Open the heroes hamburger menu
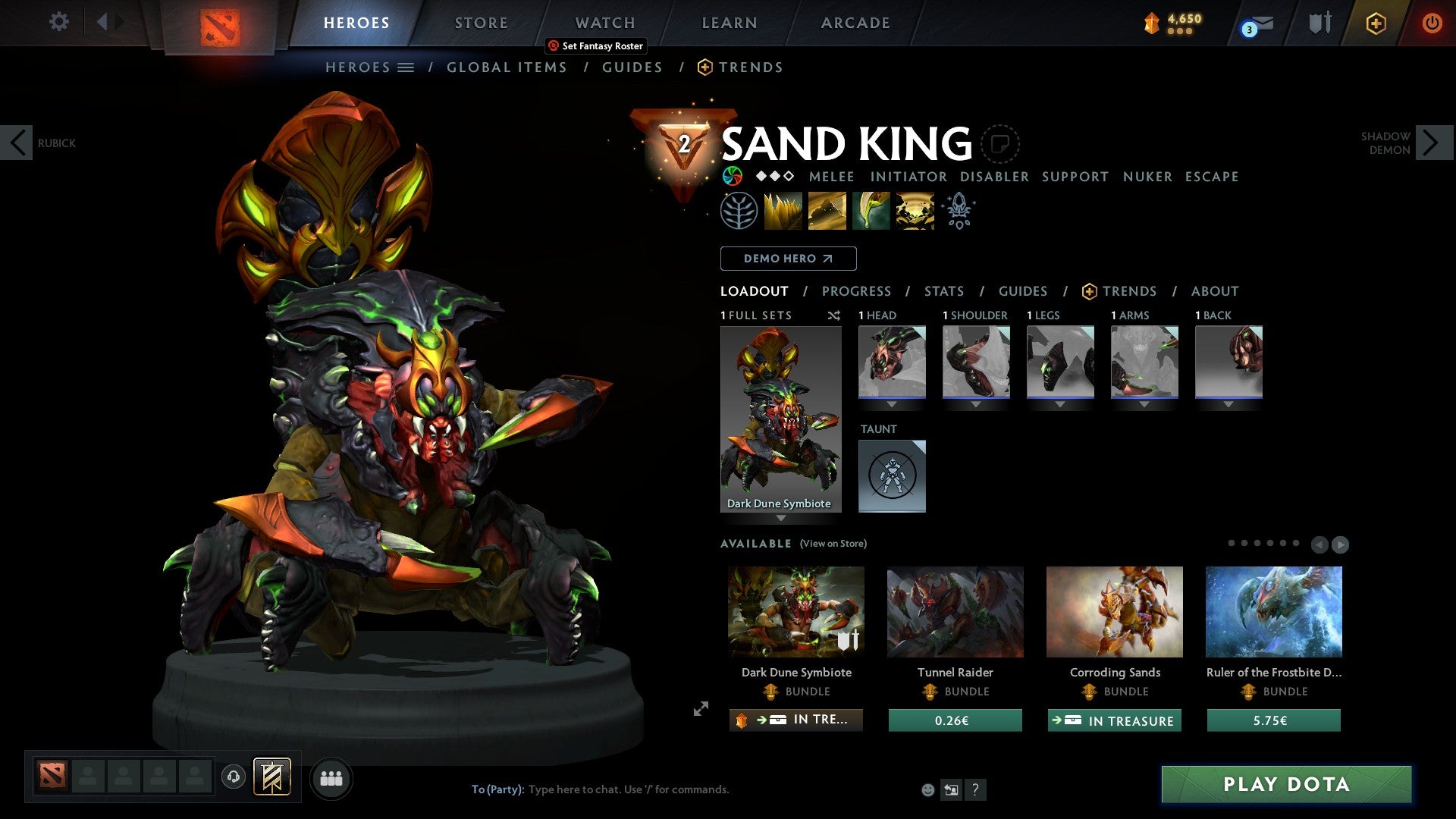Image resolution: width=1456 pixels, height=819 pixels. (x=406, y=67)
